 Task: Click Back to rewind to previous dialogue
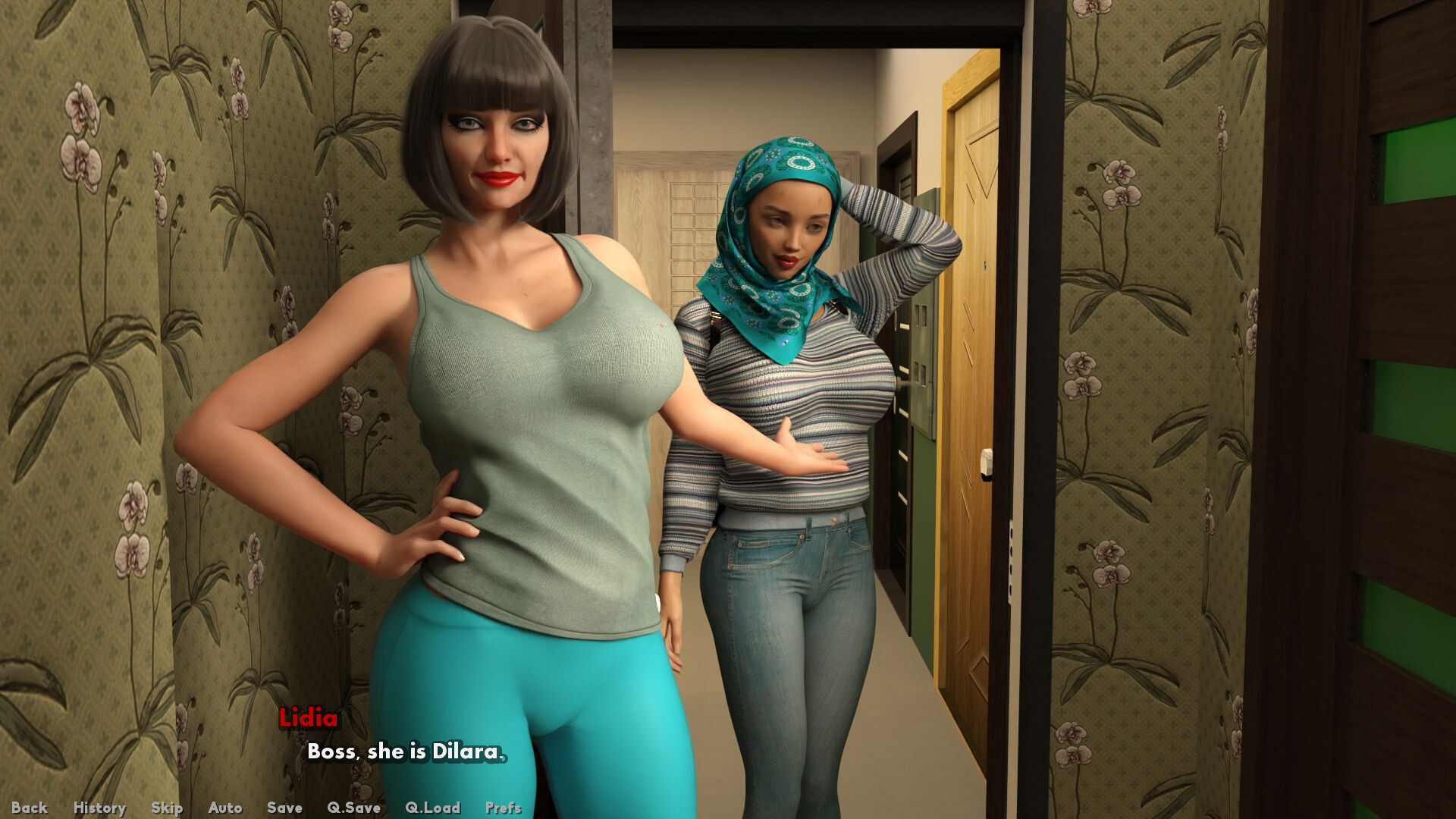point(29,808)
